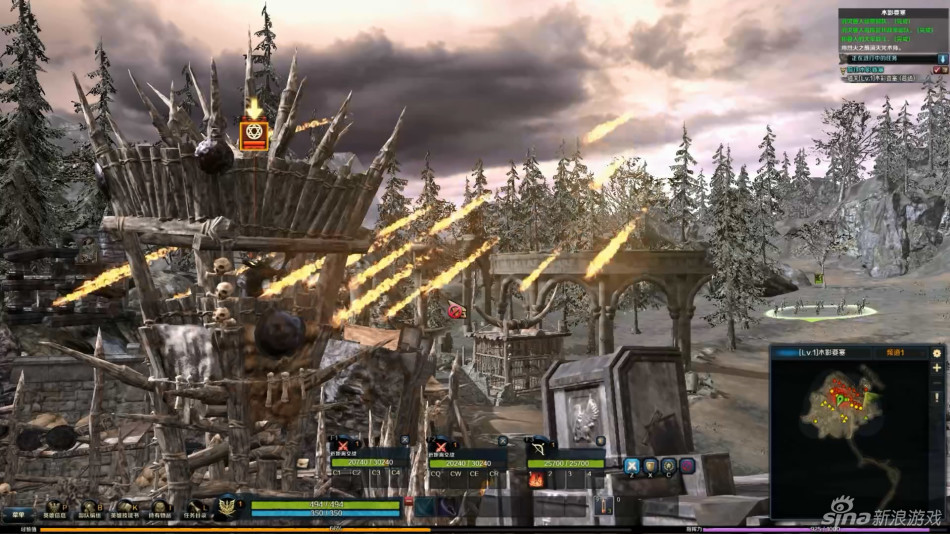Click the red minus button beside hero bars
This screenshot has height=534, width=950.
pos(408,500)
